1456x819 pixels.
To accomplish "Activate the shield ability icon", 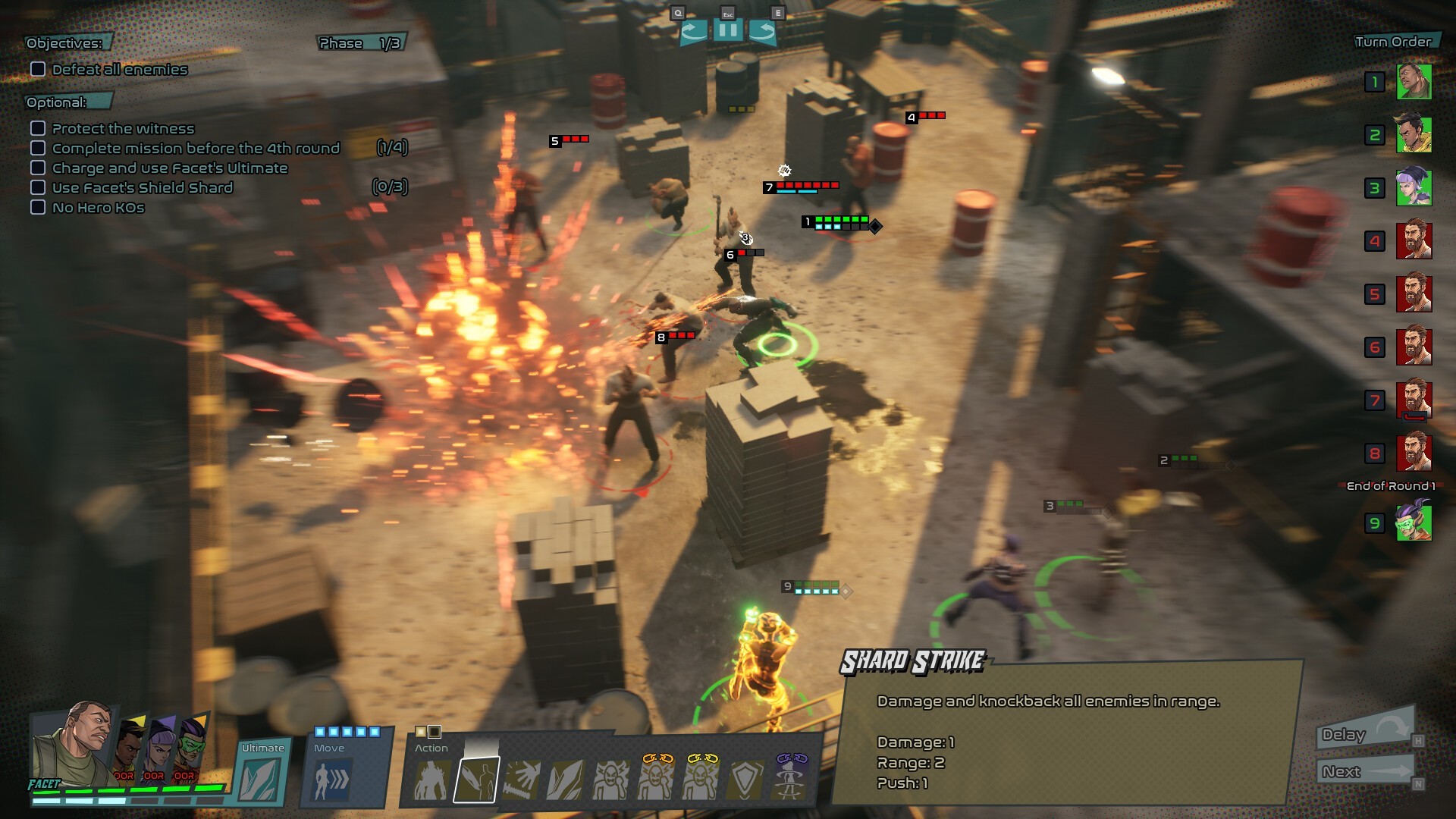I will coord(745,780).
